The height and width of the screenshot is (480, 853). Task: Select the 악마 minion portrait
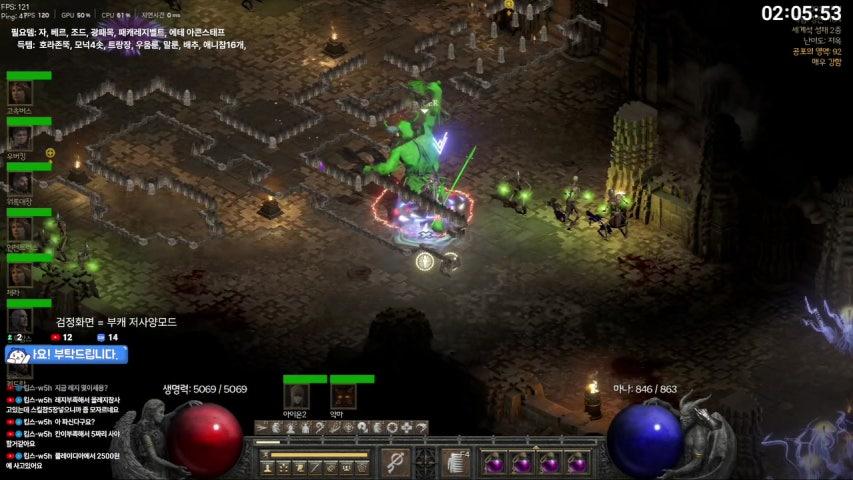[x=343, y=396]
